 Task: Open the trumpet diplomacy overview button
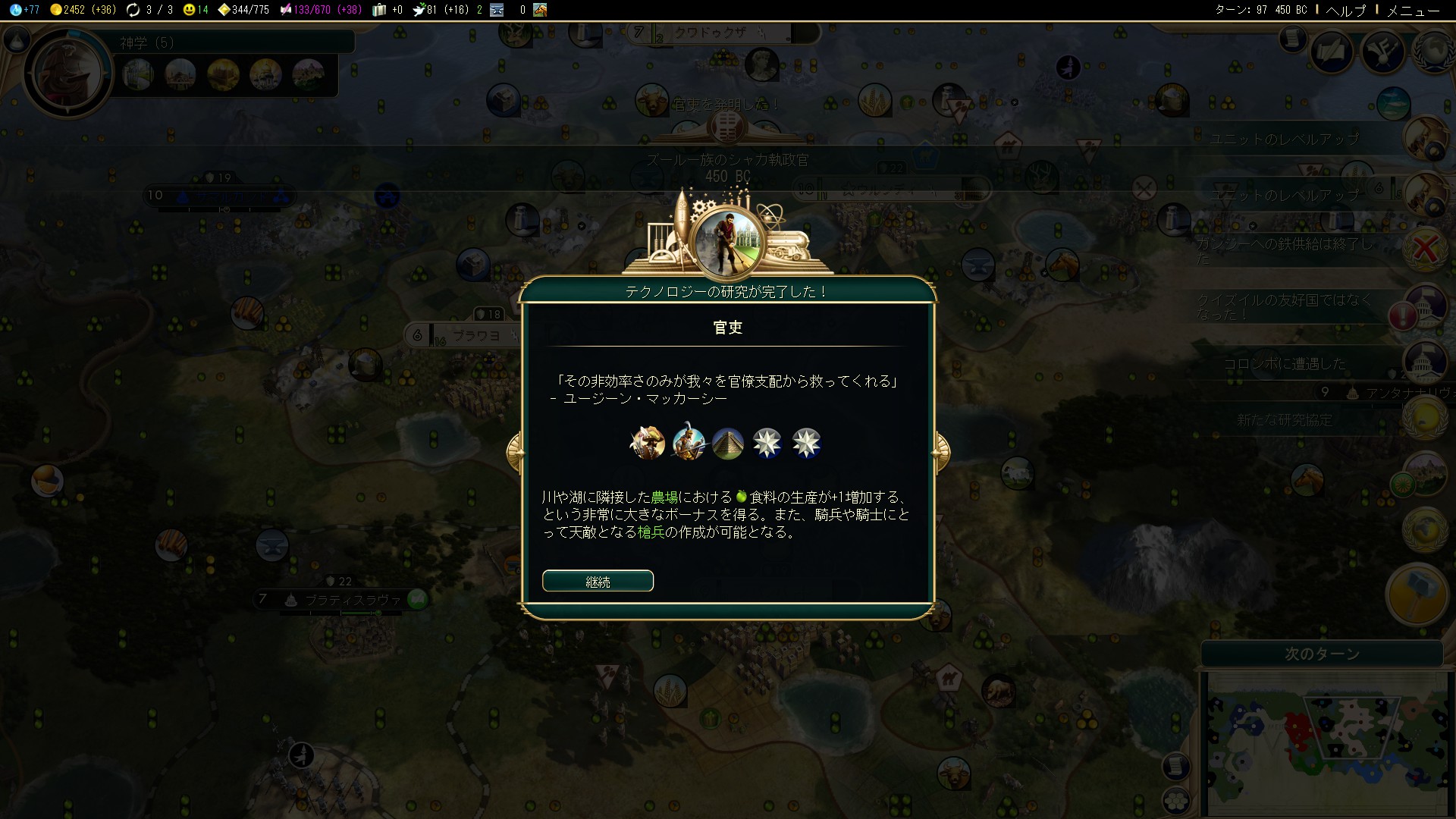point(1383,52)
